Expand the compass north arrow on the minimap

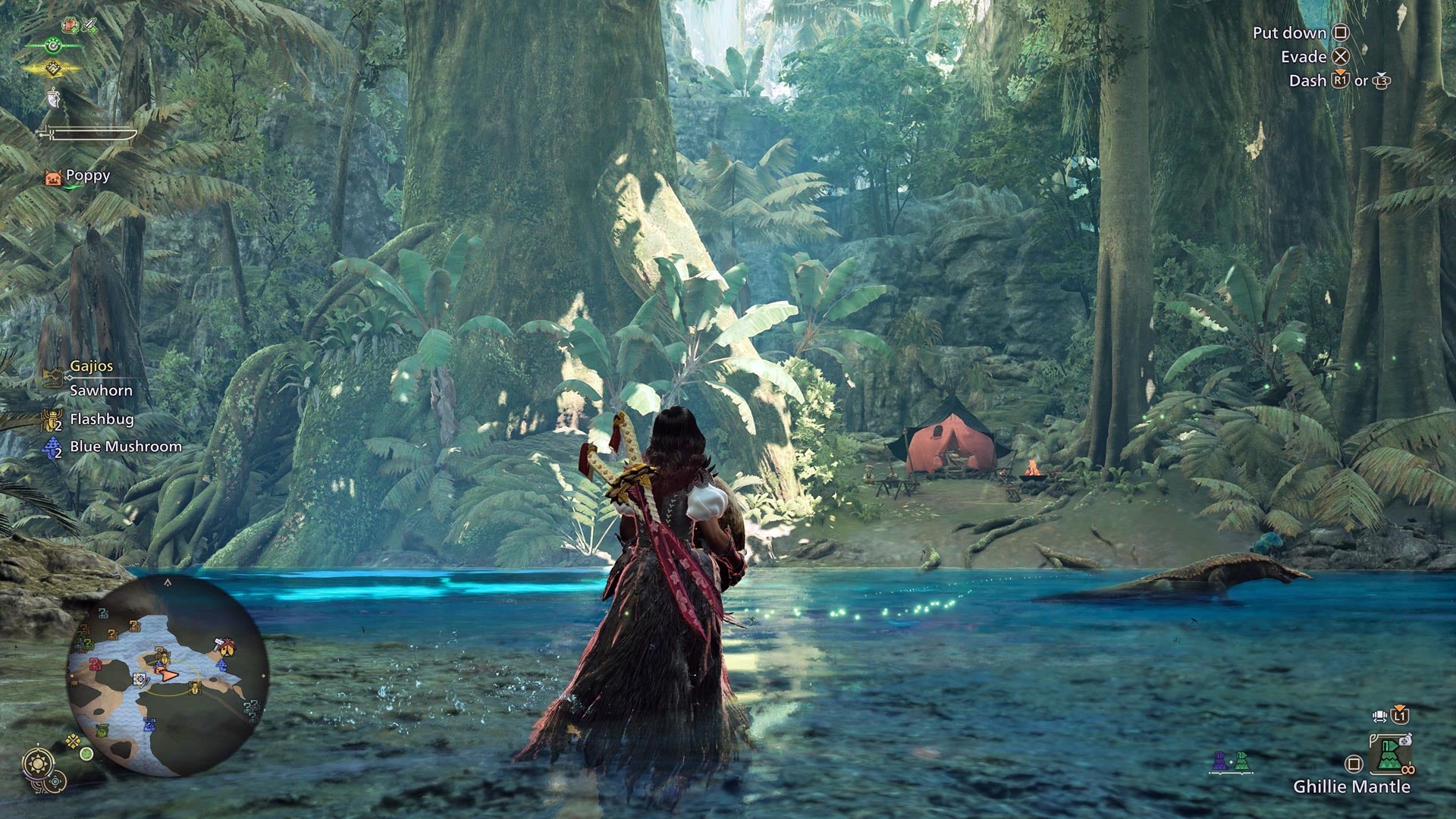tap(168, 582)
